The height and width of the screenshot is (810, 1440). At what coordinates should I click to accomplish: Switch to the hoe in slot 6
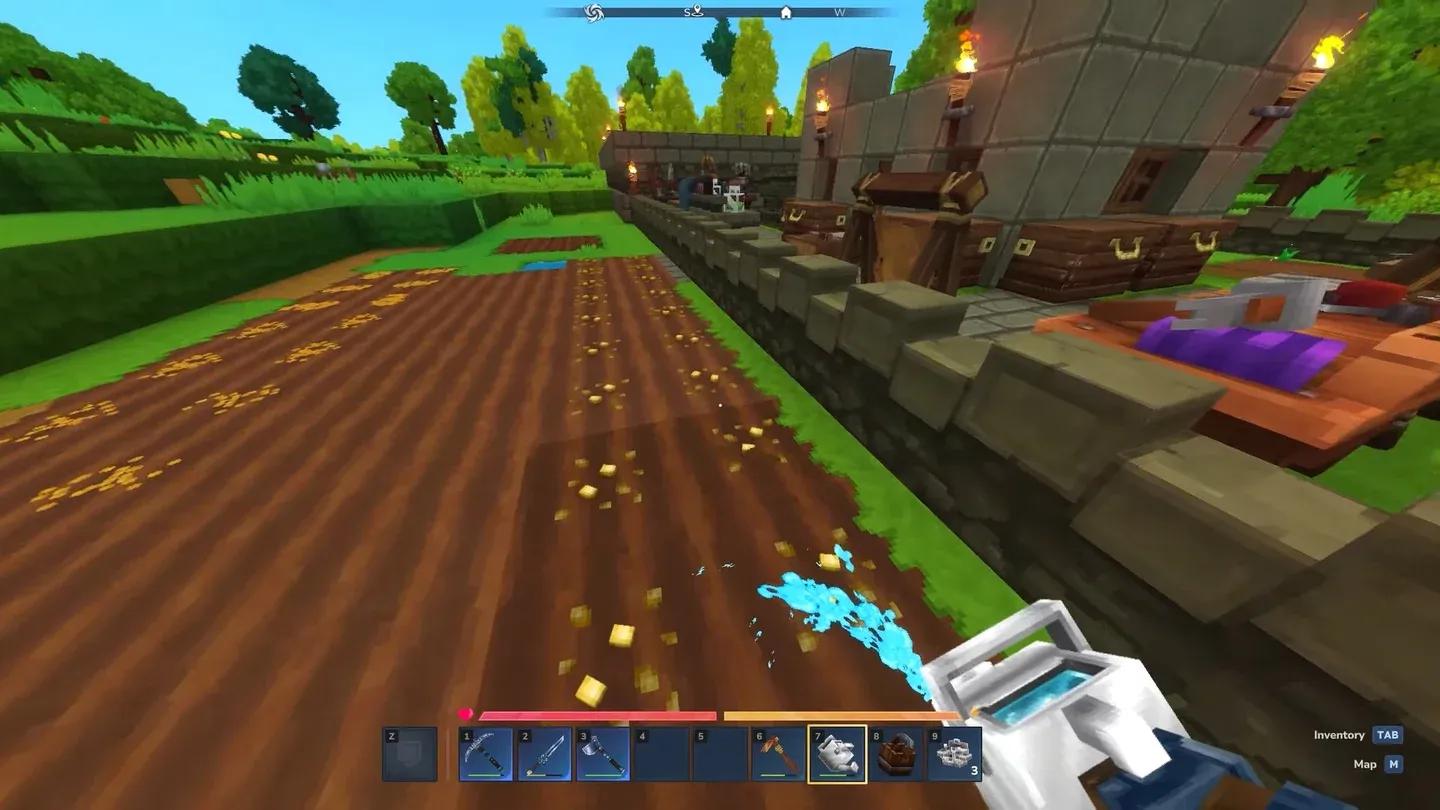(778, 754)
